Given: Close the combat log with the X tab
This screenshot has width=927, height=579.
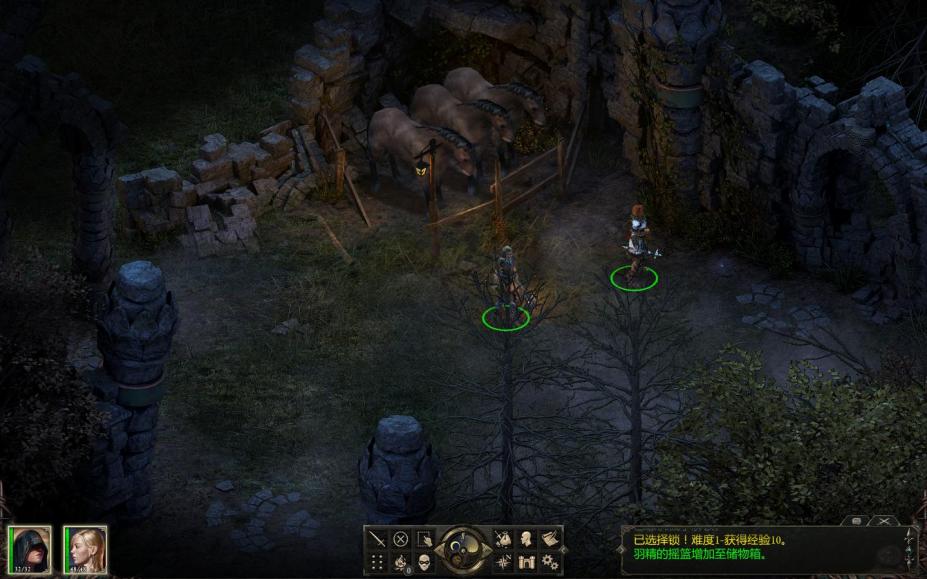Looking at the screenshot, I should point(884,521).
